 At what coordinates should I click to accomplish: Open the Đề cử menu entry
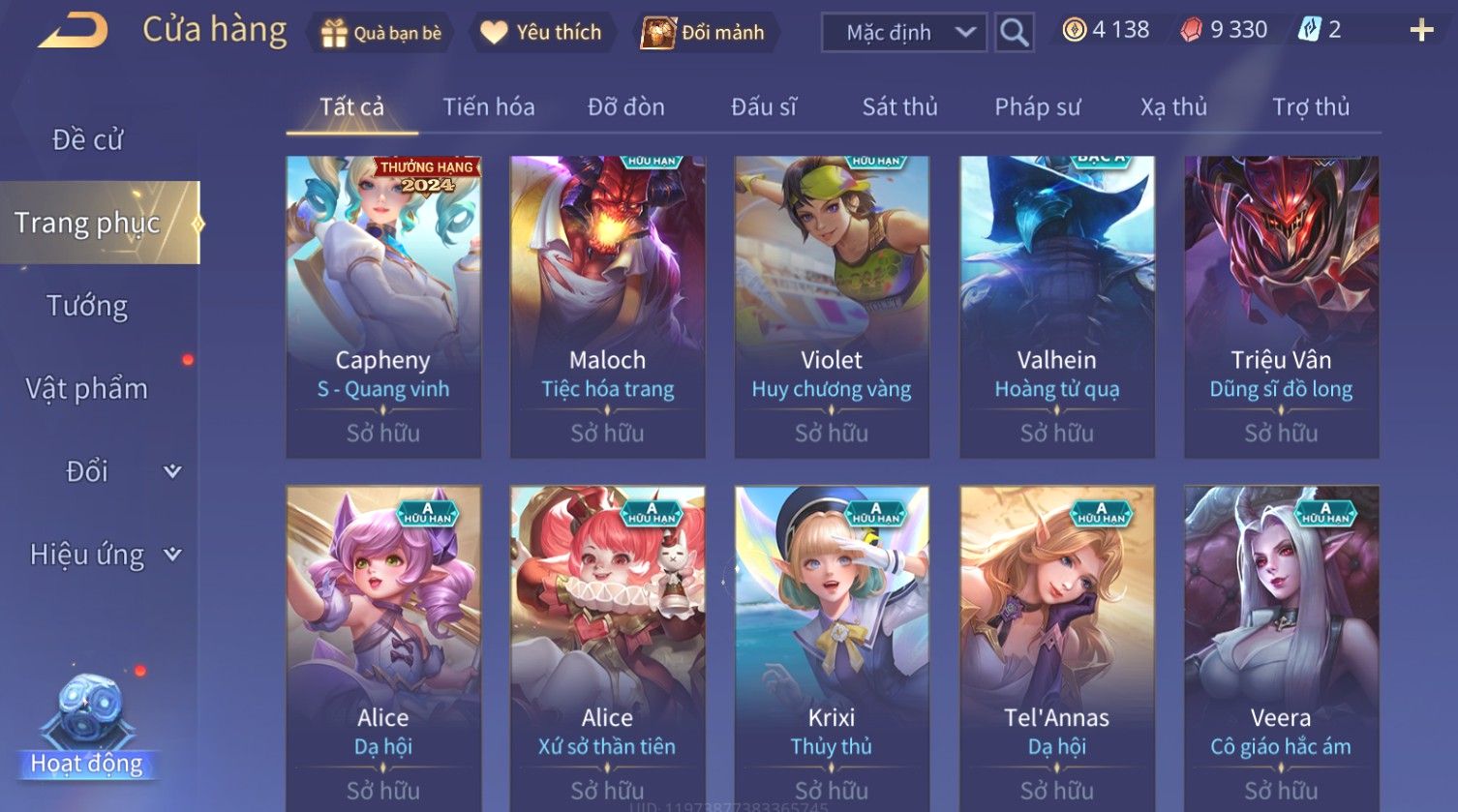pyautogui.click(x=88, y=140)
